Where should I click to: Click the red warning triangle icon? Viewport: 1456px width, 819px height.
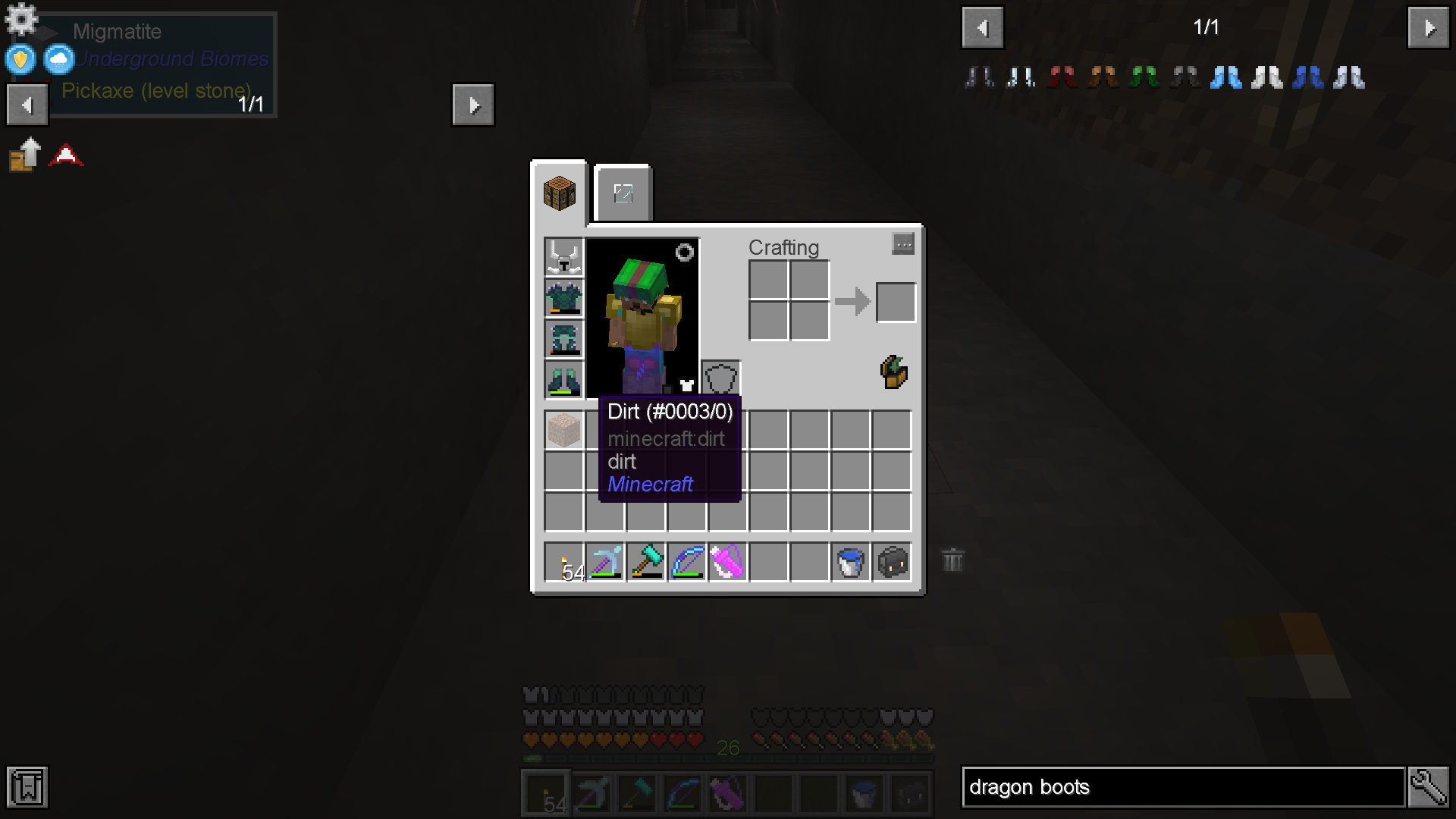pos(67,154)
